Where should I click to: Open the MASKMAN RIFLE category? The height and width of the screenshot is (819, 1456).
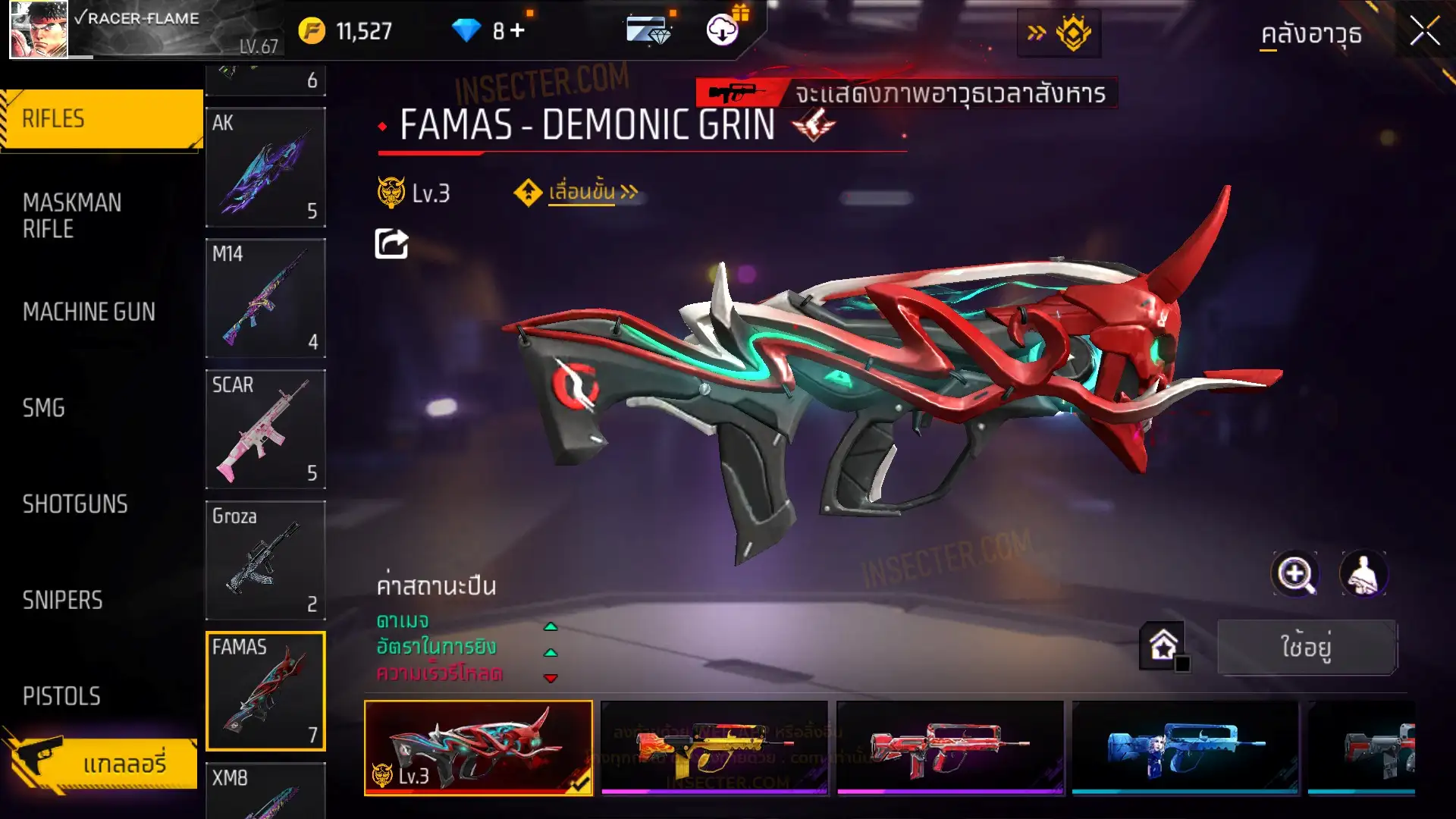72,215
